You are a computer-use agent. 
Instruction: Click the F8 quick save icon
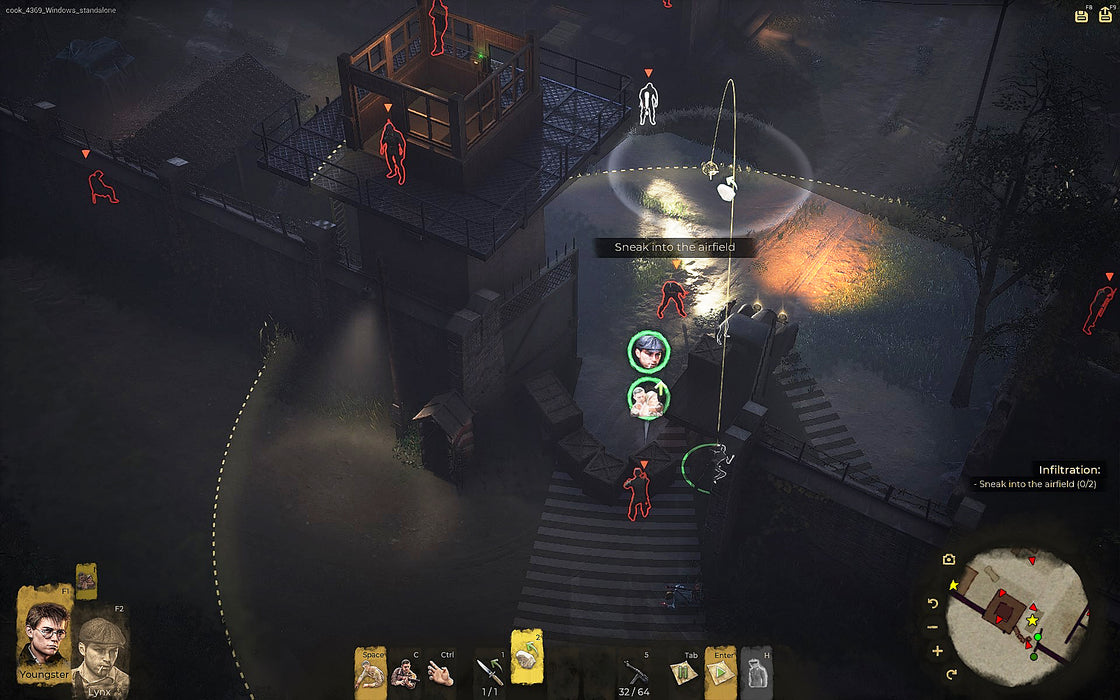(x=1081, y=15)
